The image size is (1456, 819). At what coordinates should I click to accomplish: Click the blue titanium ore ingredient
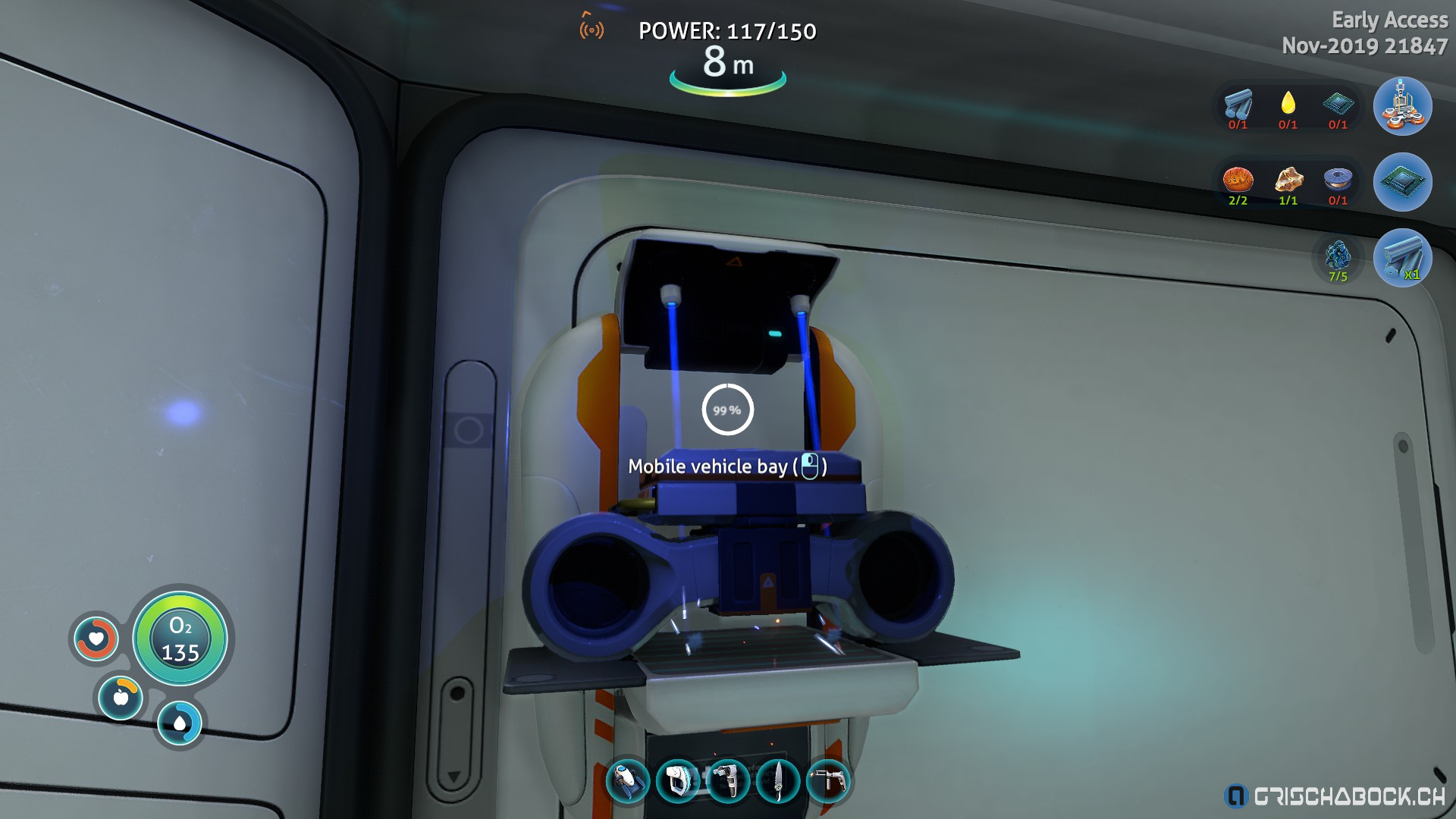(1338, 256)
